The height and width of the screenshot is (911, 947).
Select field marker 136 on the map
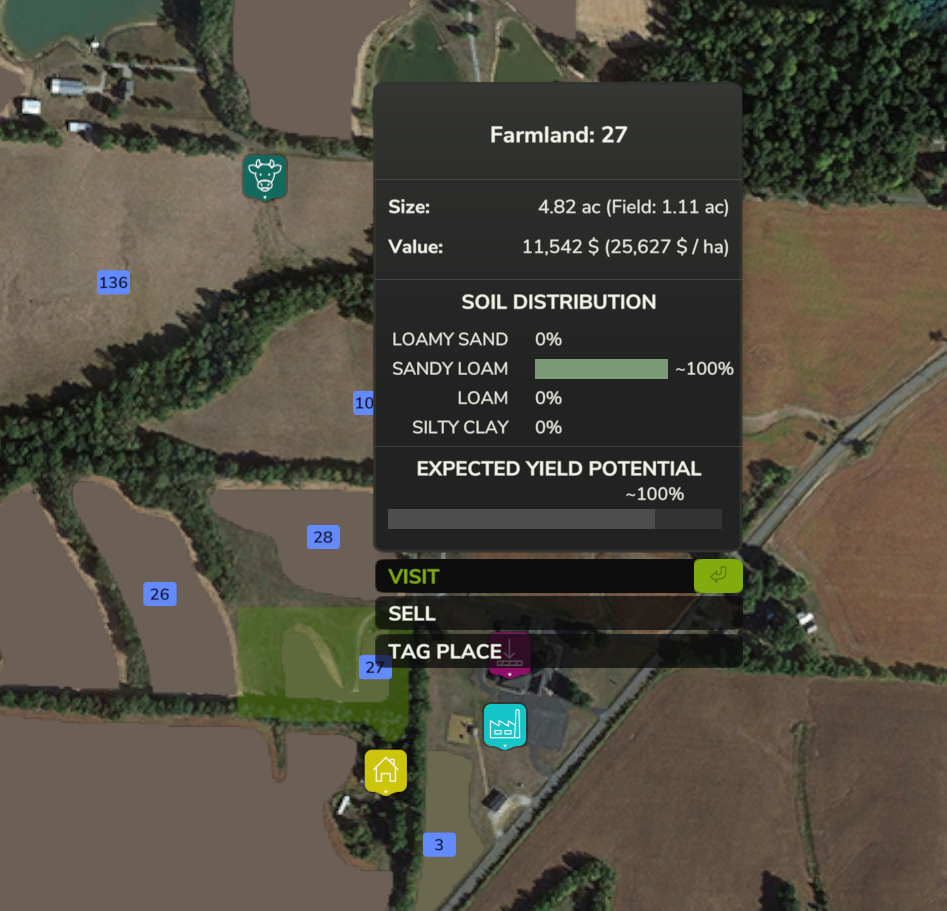pos(114,282)
